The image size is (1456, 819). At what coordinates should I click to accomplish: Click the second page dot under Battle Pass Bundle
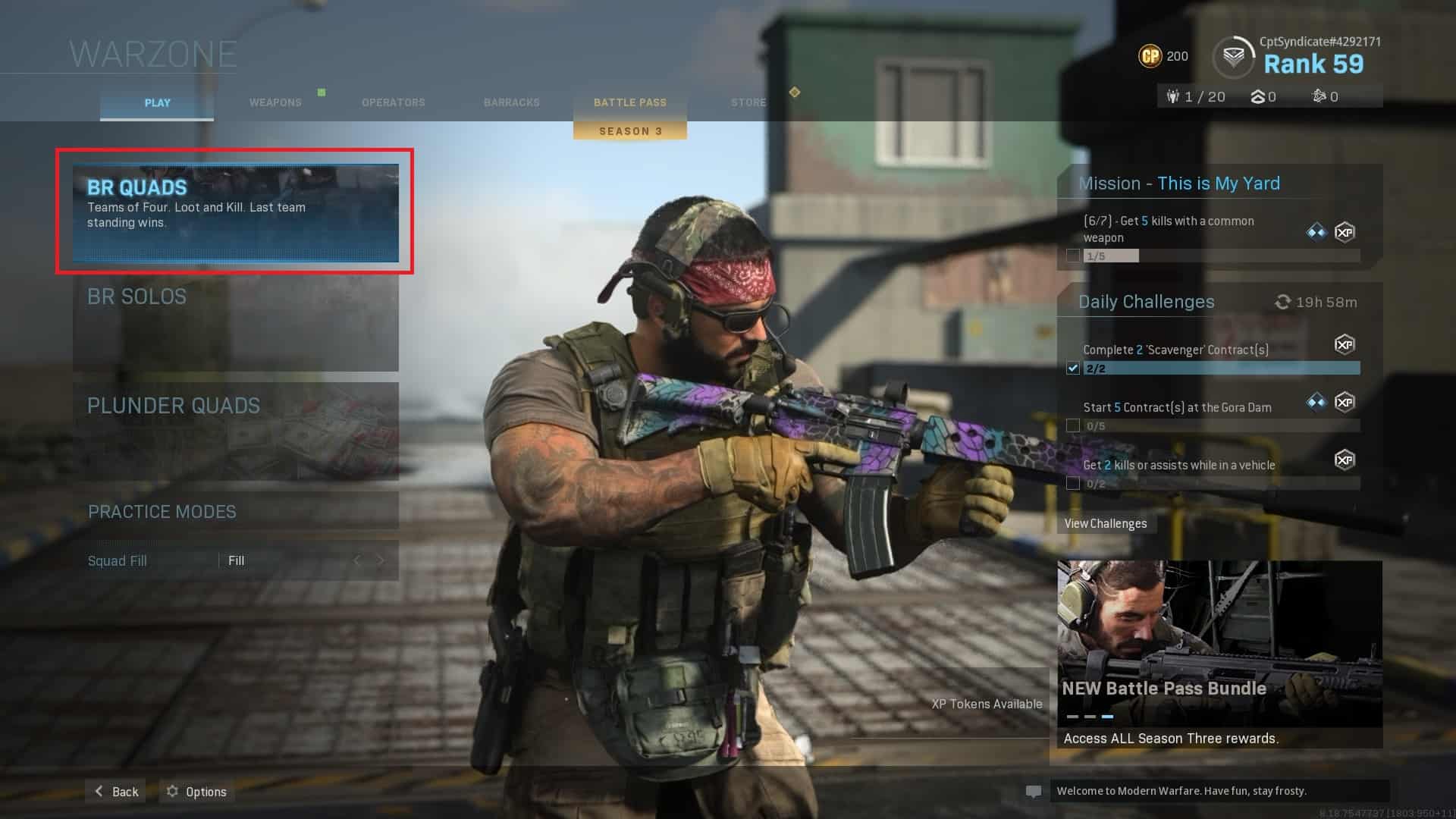[x=1090, y=716]
